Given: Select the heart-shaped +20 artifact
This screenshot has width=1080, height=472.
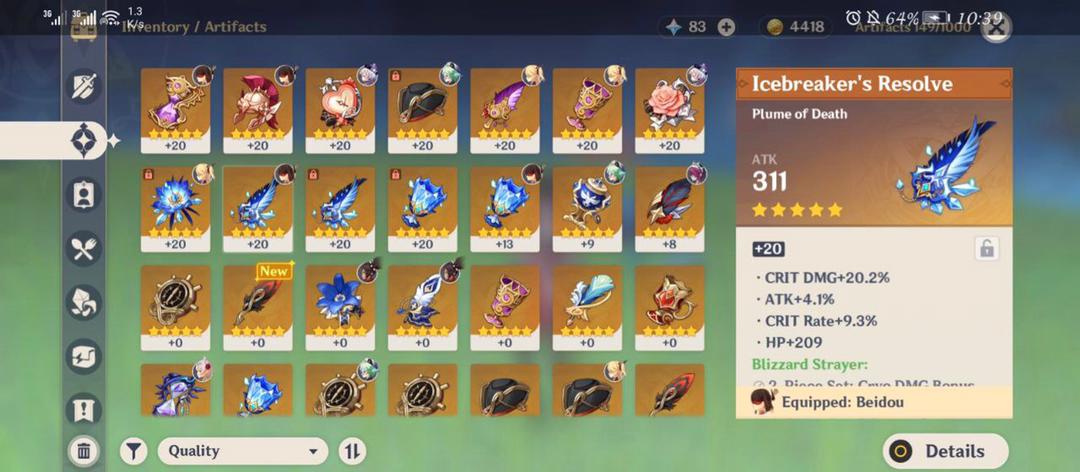Looking at the screenshot, I should [340, 109].
